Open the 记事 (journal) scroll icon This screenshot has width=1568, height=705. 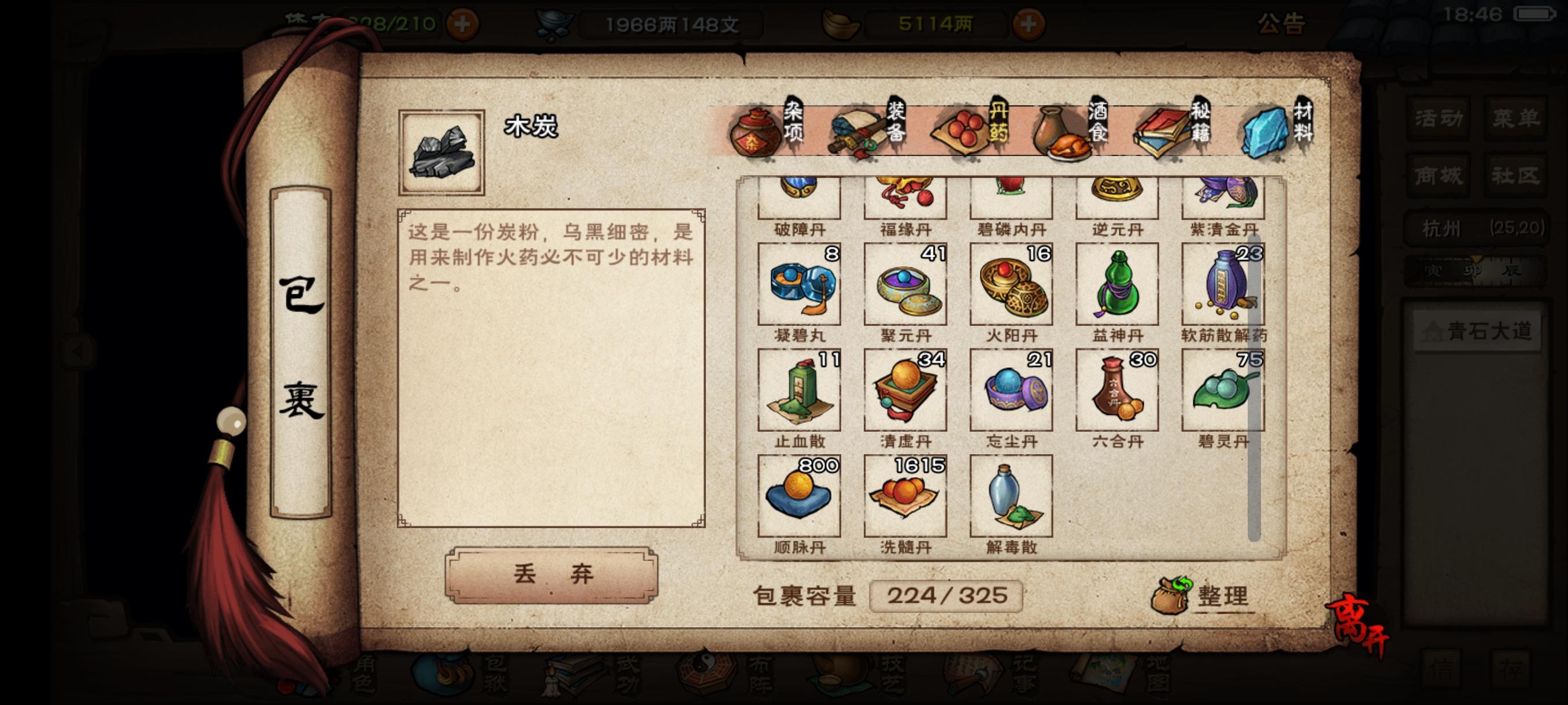pos(972,674)
